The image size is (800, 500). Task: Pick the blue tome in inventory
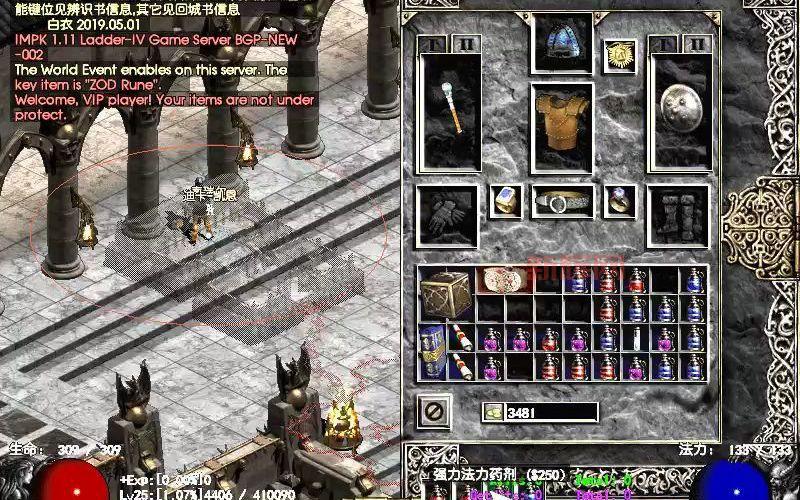click(433, 352)
